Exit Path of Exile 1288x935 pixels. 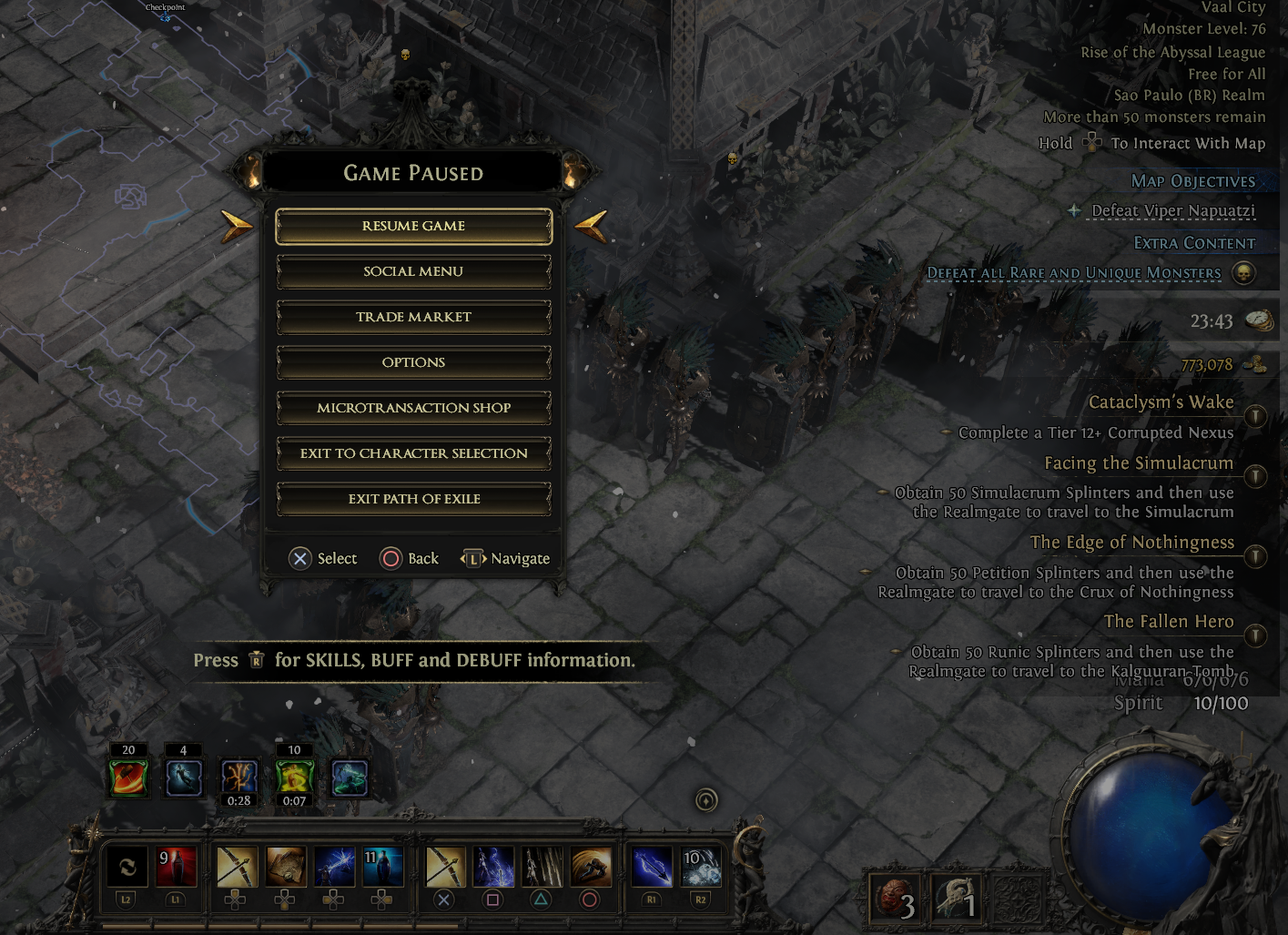click(413, 499)
